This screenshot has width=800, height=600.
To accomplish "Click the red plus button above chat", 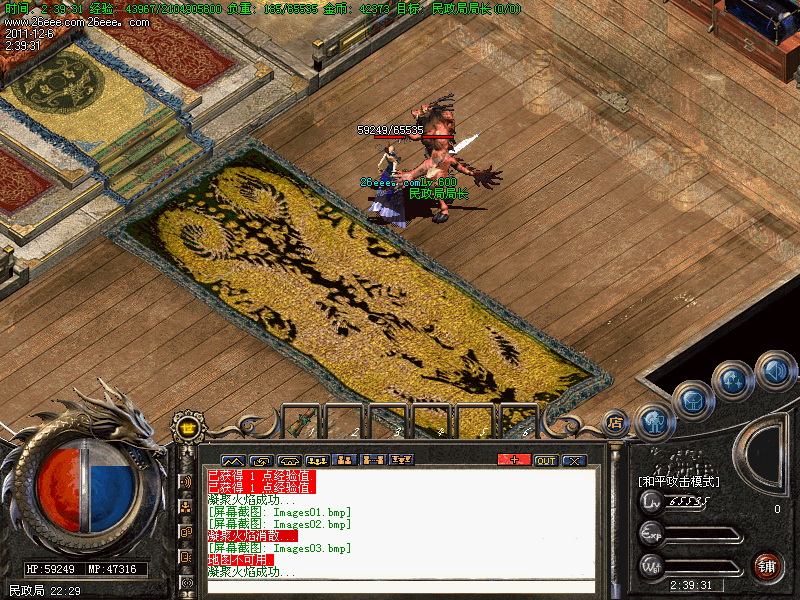I will pos(514,460).
